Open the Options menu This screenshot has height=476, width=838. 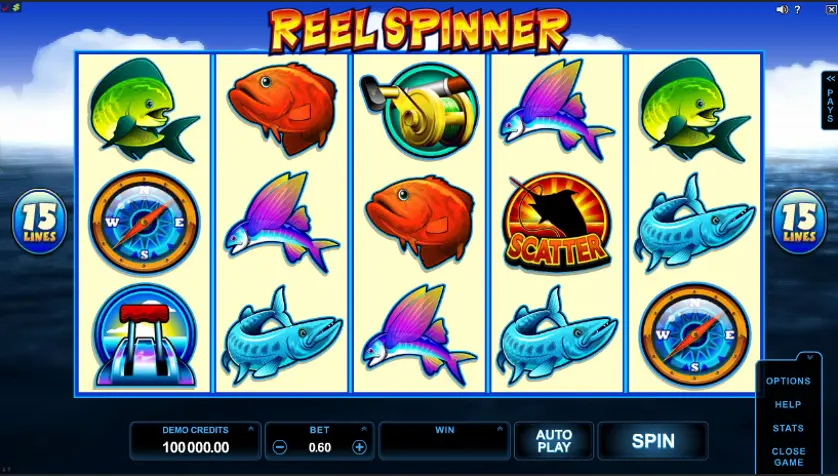click(788, 381)
